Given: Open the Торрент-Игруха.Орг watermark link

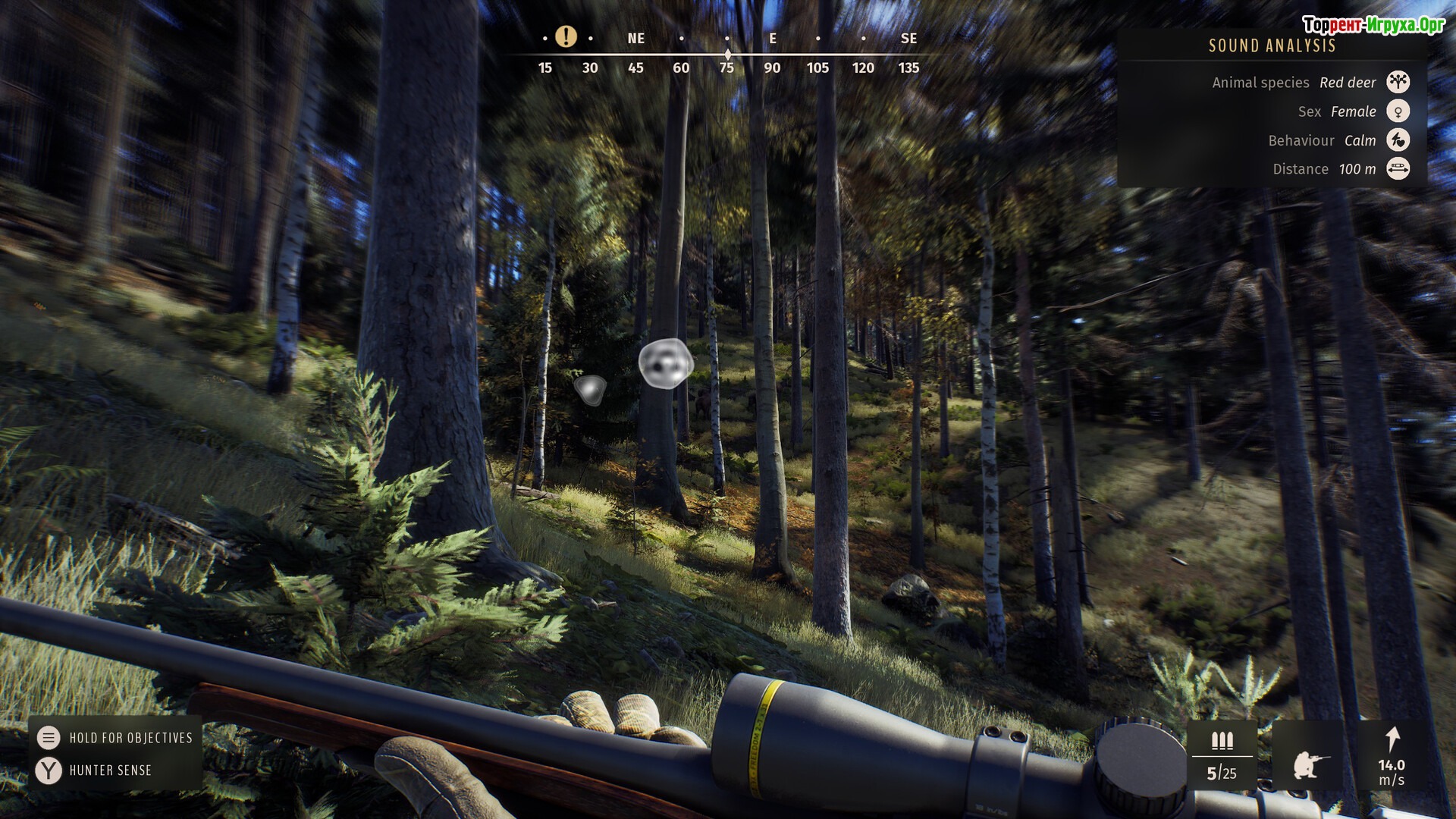Looking at the screenshot, I should coord(1373,25).
